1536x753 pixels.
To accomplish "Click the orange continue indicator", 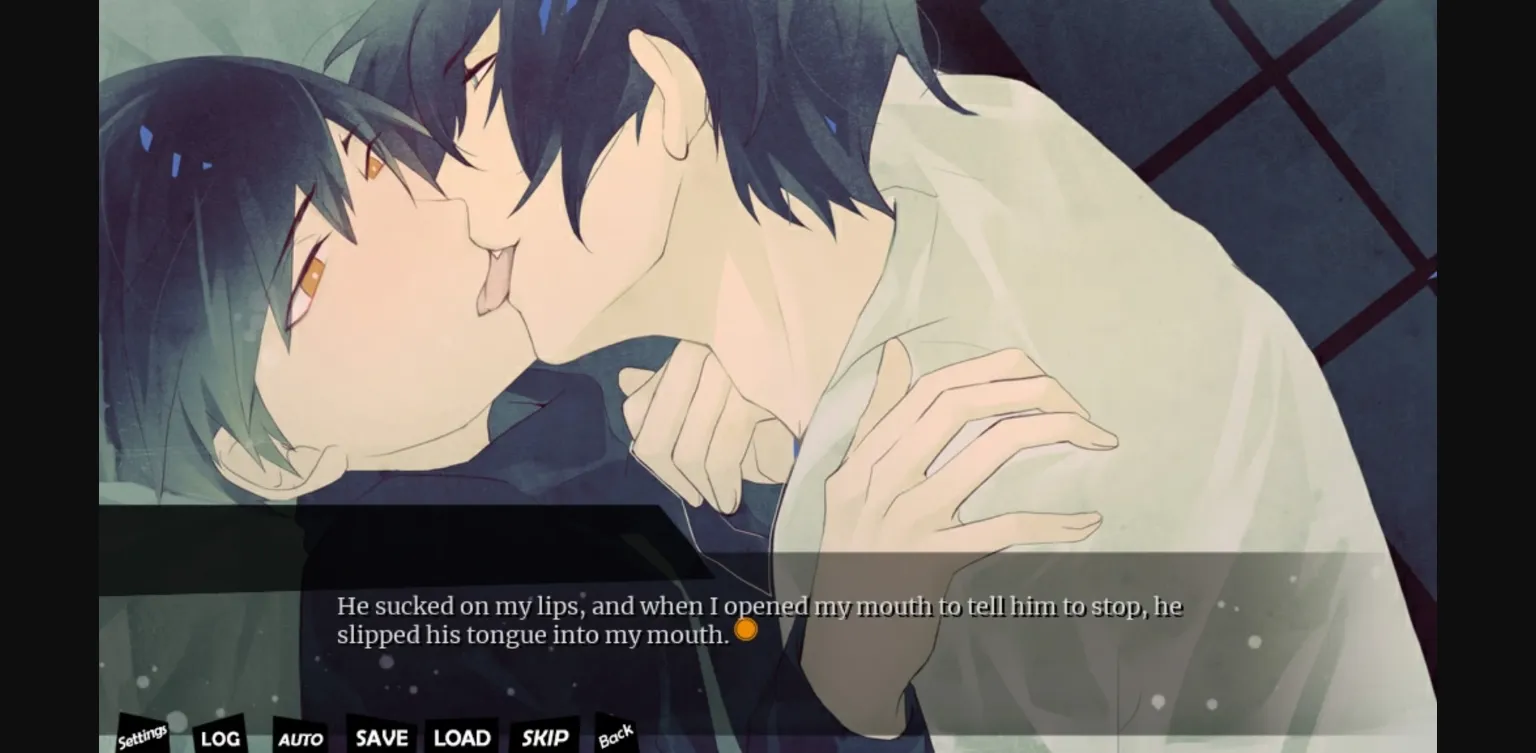I will pos(744,628).
